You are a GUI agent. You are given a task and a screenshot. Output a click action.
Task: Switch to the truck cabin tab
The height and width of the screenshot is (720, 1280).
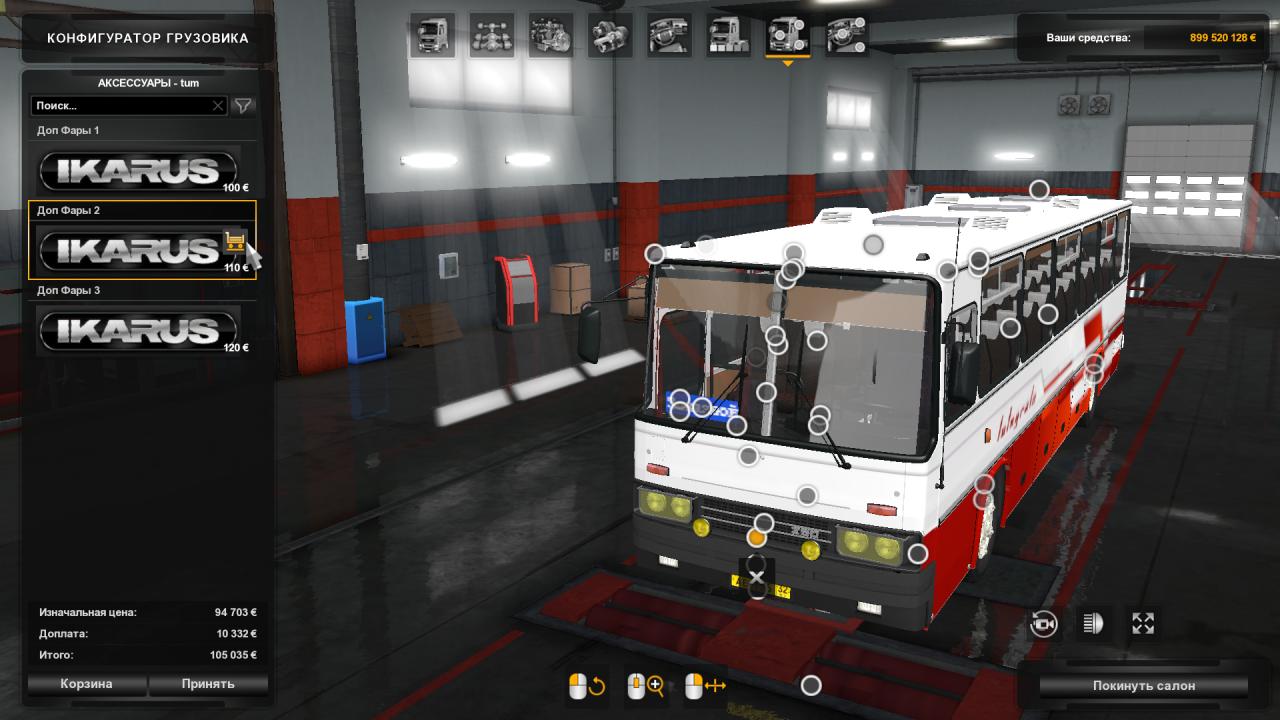(433, 35)
